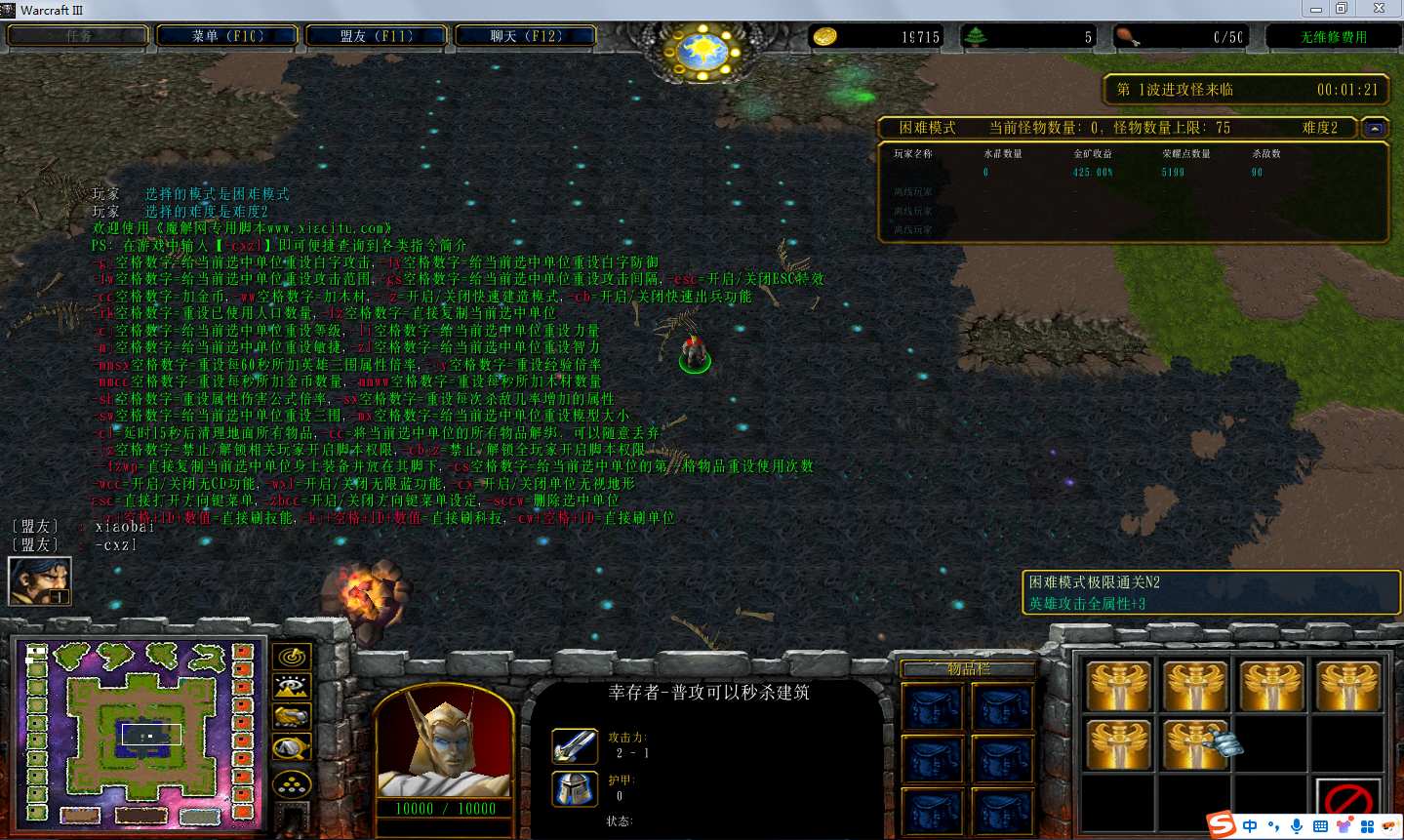Open the 菜单 (F10) menu
The height and width of the screenshot is (840, 1404).
click(x=227, y=36)
